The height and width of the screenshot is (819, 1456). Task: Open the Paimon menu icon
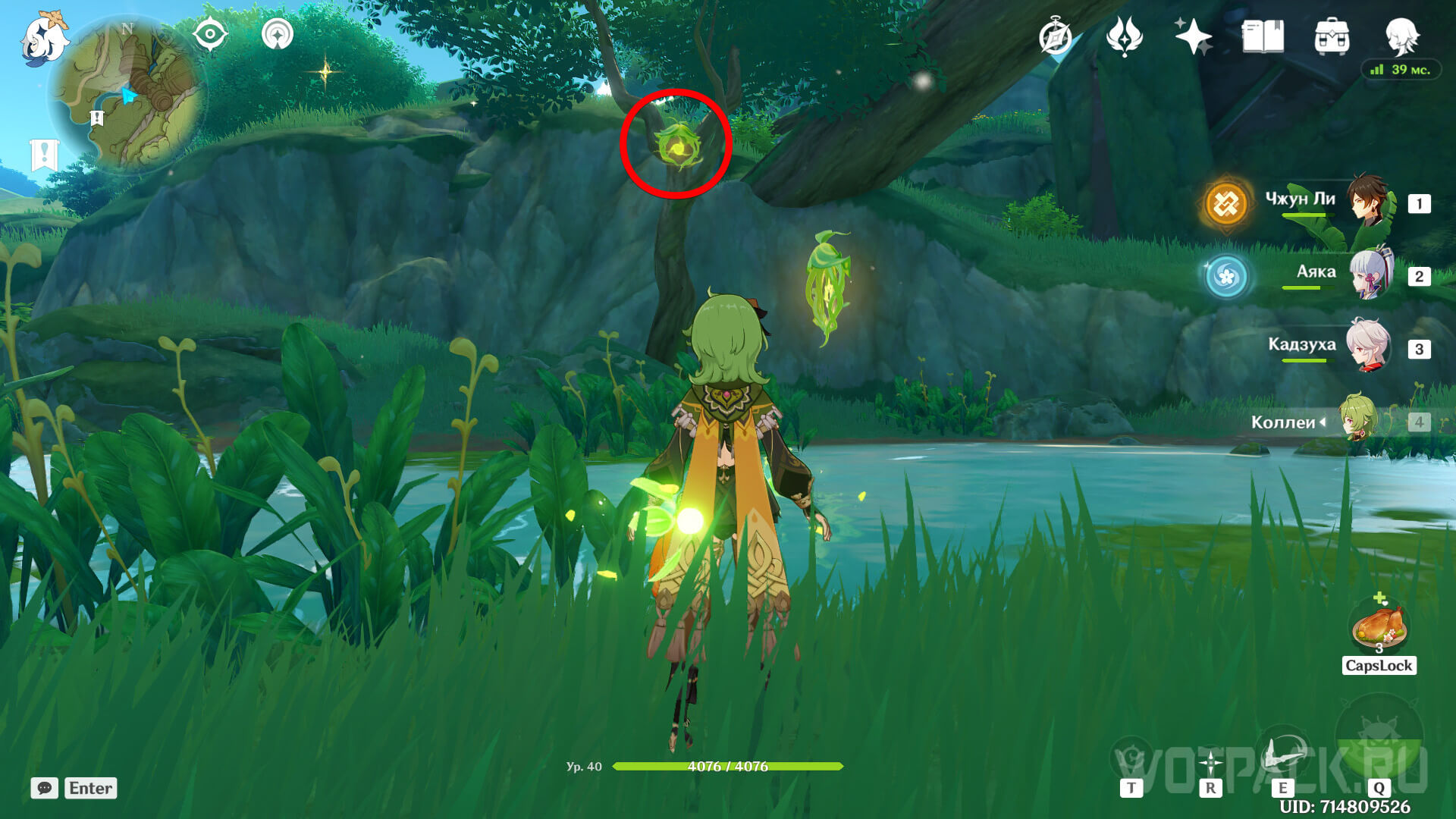pos(44,38)
